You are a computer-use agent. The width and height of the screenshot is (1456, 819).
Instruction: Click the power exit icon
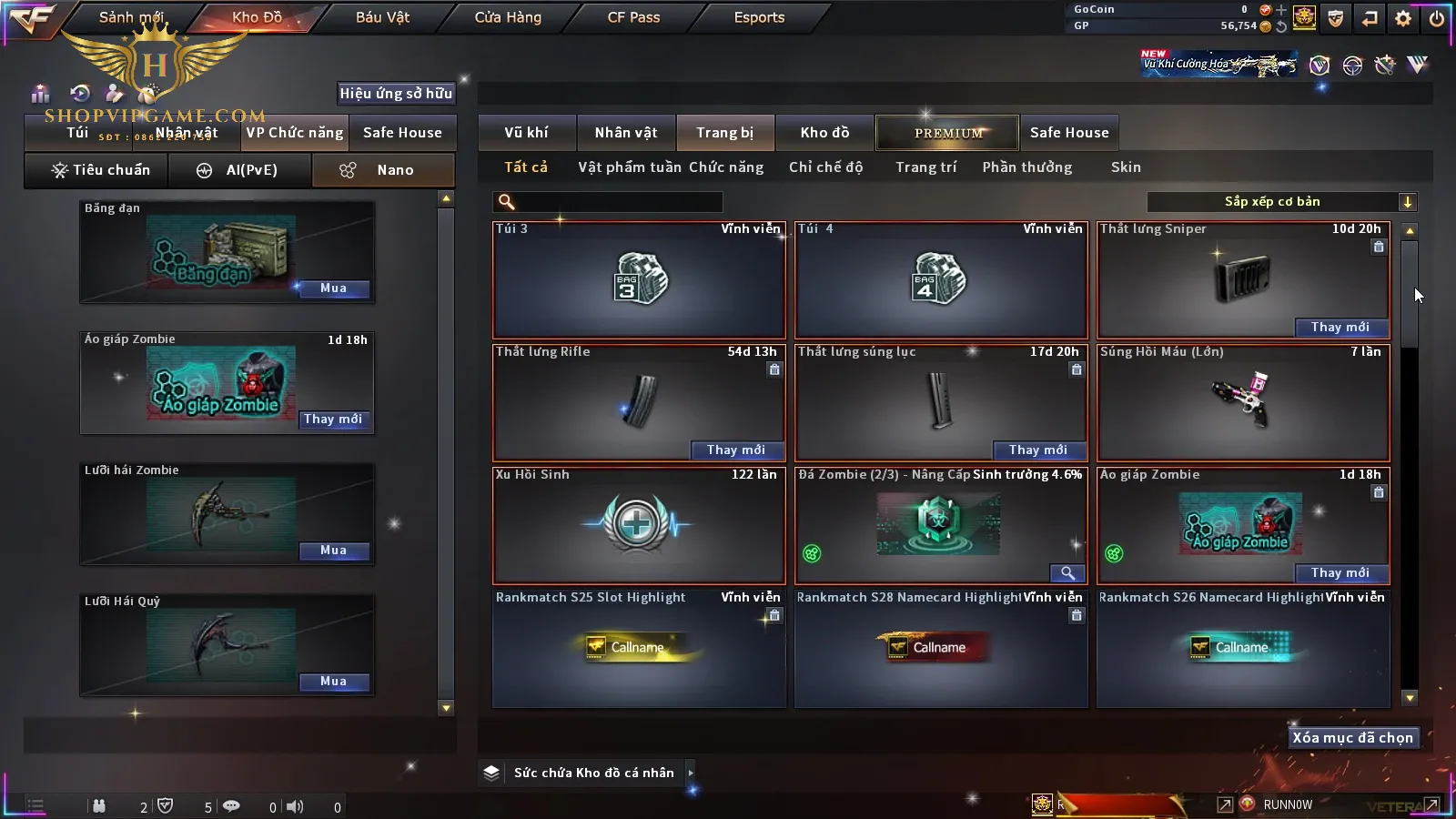click(1437, 18)
